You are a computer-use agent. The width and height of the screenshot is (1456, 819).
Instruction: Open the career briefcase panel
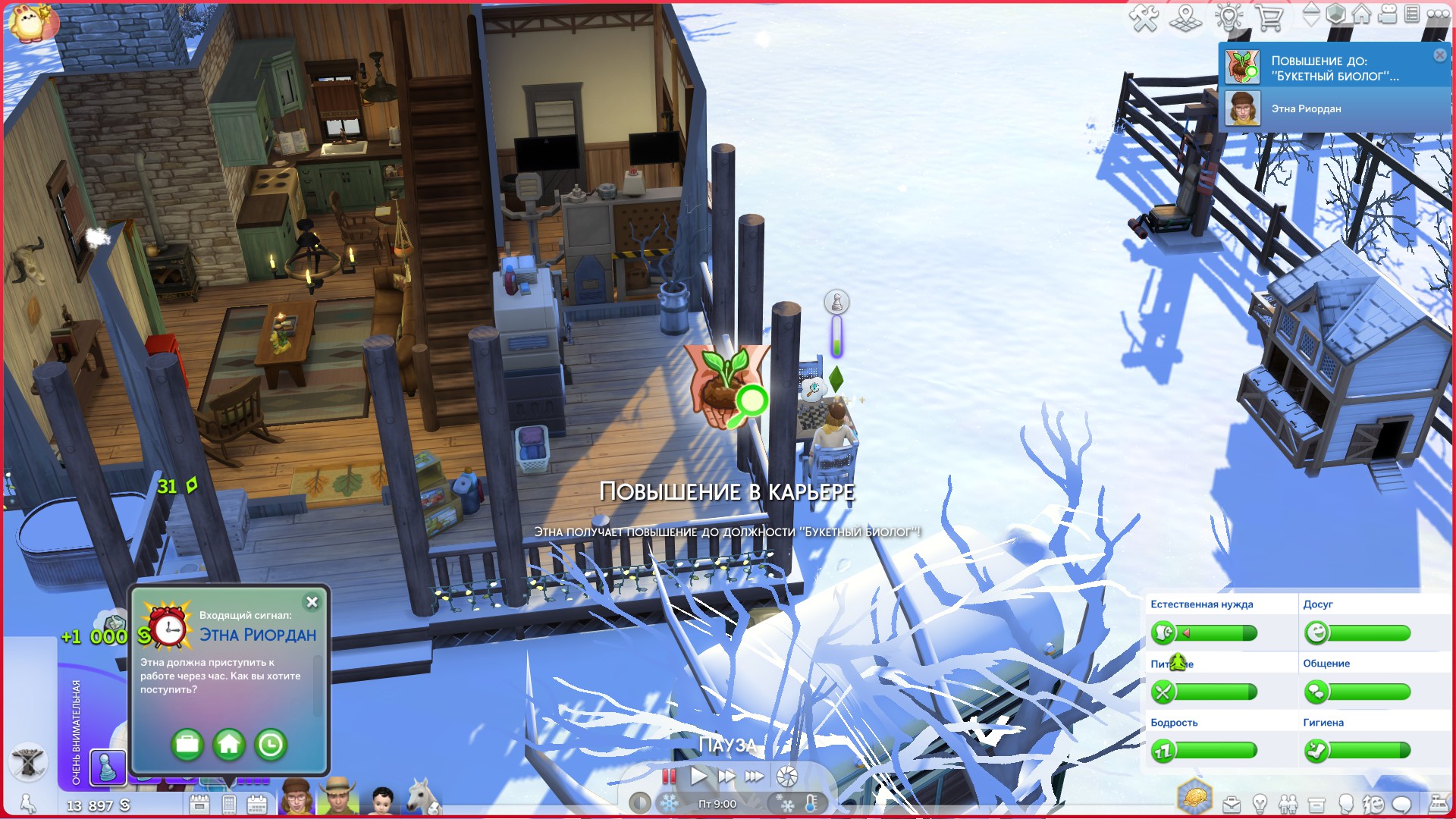(x=1231, y=804)
